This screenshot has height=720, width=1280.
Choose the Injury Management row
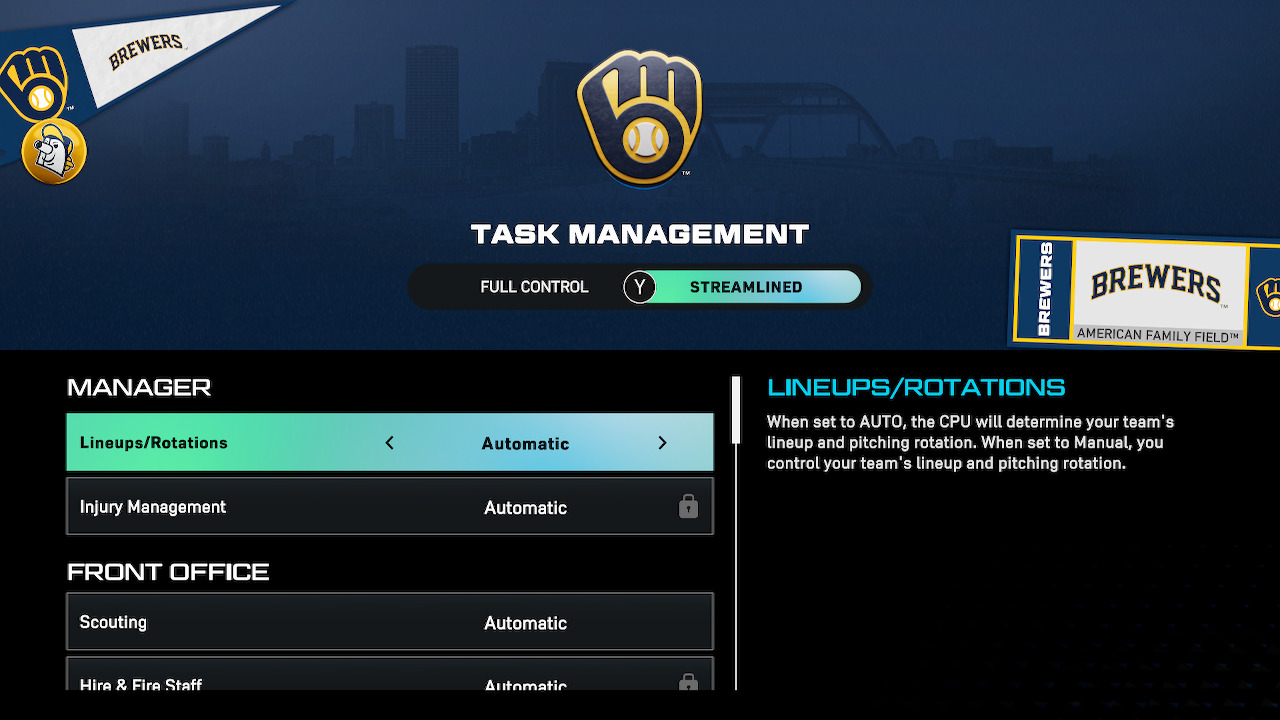tap(390, 507)
